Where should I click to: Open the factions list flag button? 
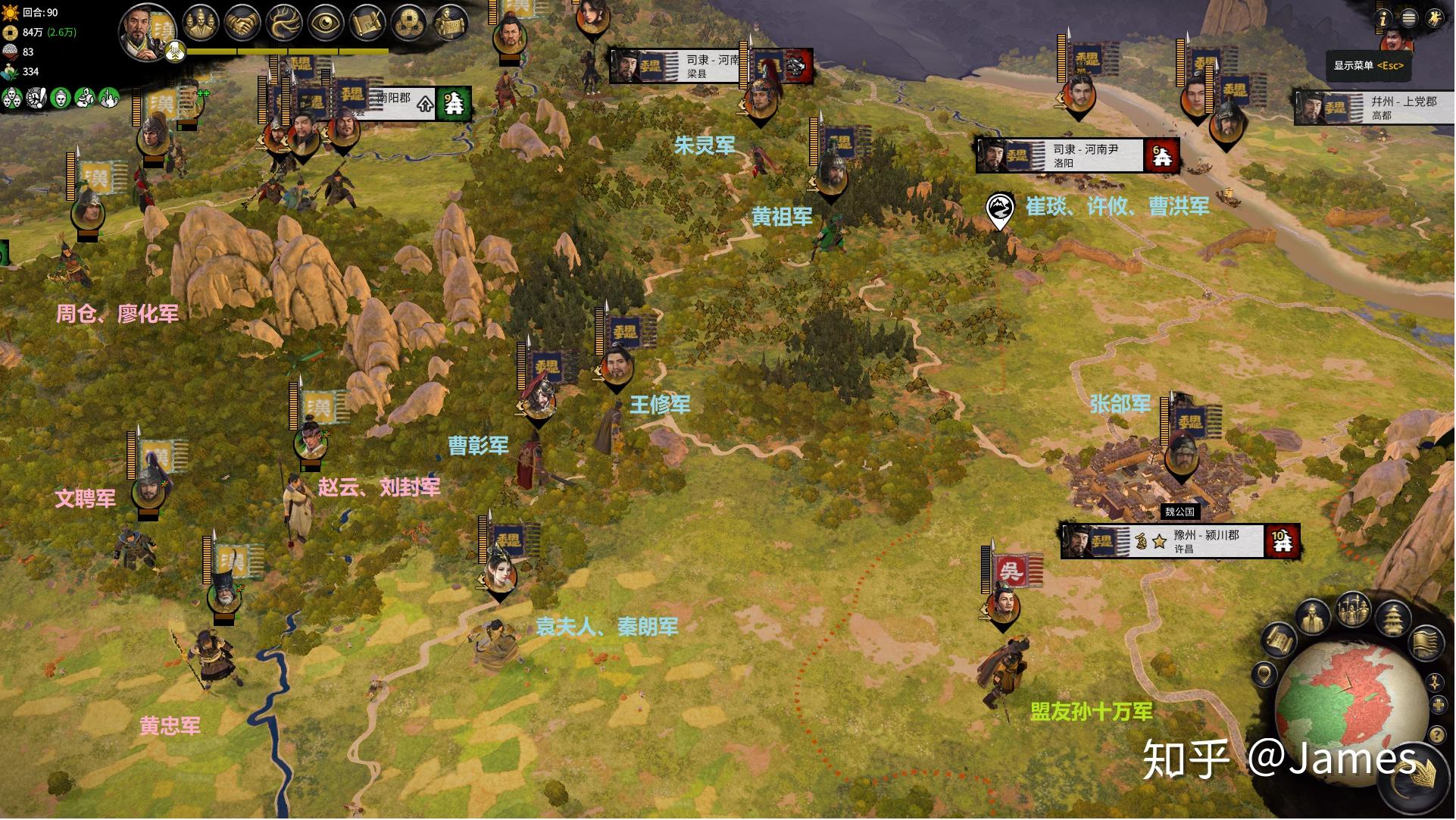(1425, 644)
